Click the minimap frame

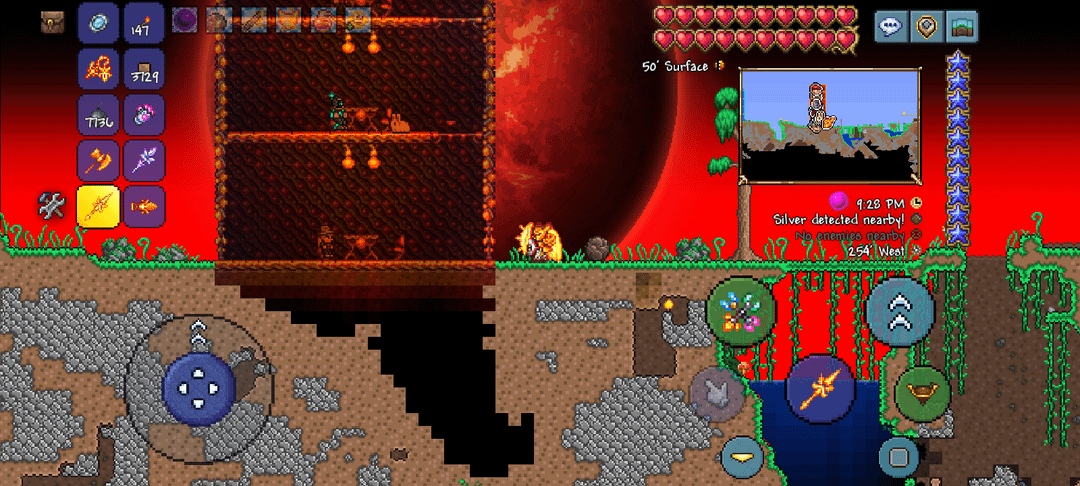829,125
